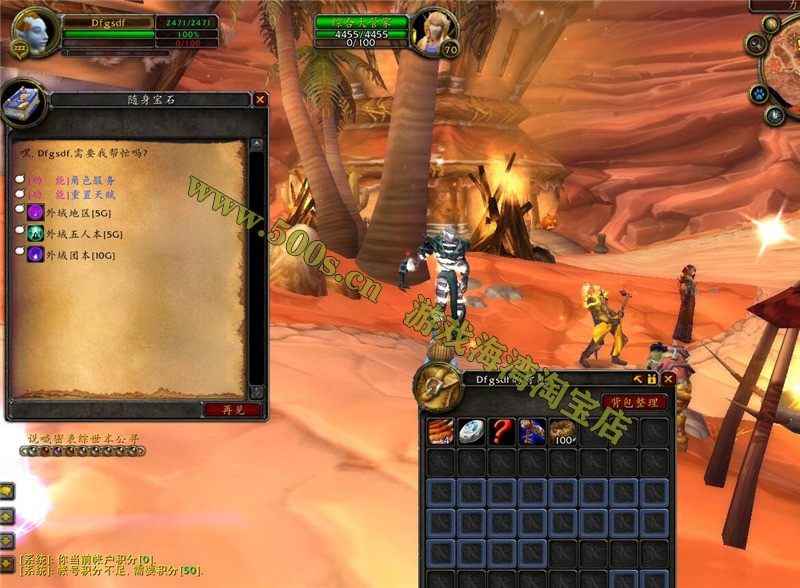The height and width of the screenshot is (588, 800).
Task: Select the spyglass item in the bag
Action: click(x=533, y=431)
